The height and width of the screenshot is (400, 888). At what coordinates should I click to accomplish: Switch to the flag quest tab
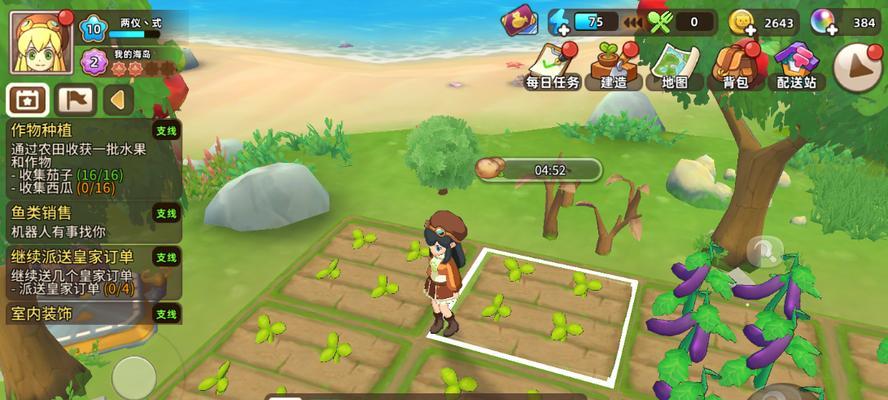coord(75,99)
